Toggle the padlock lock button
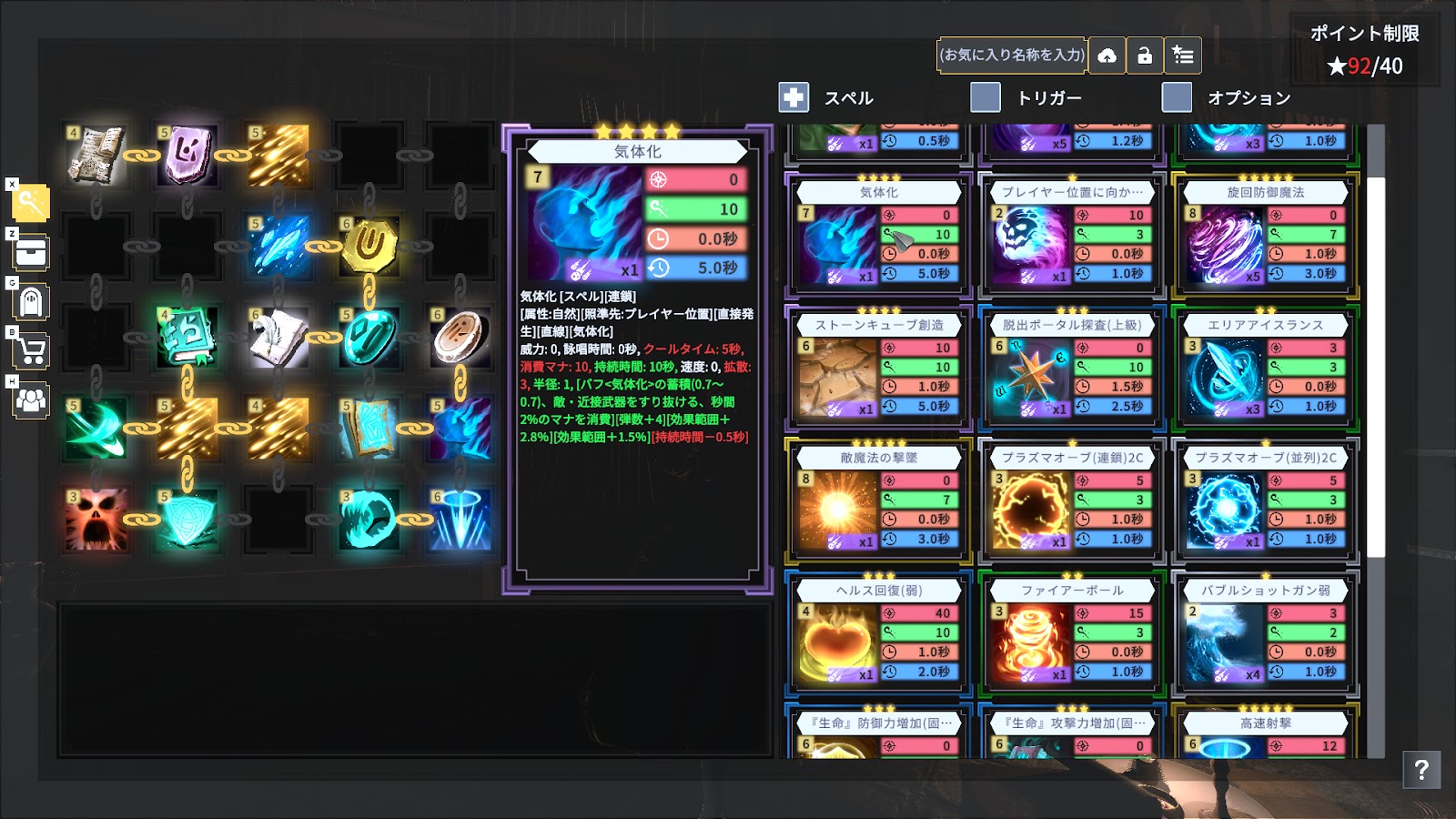This screenshot has height=819, width=1456. (x=1145, y=56)
